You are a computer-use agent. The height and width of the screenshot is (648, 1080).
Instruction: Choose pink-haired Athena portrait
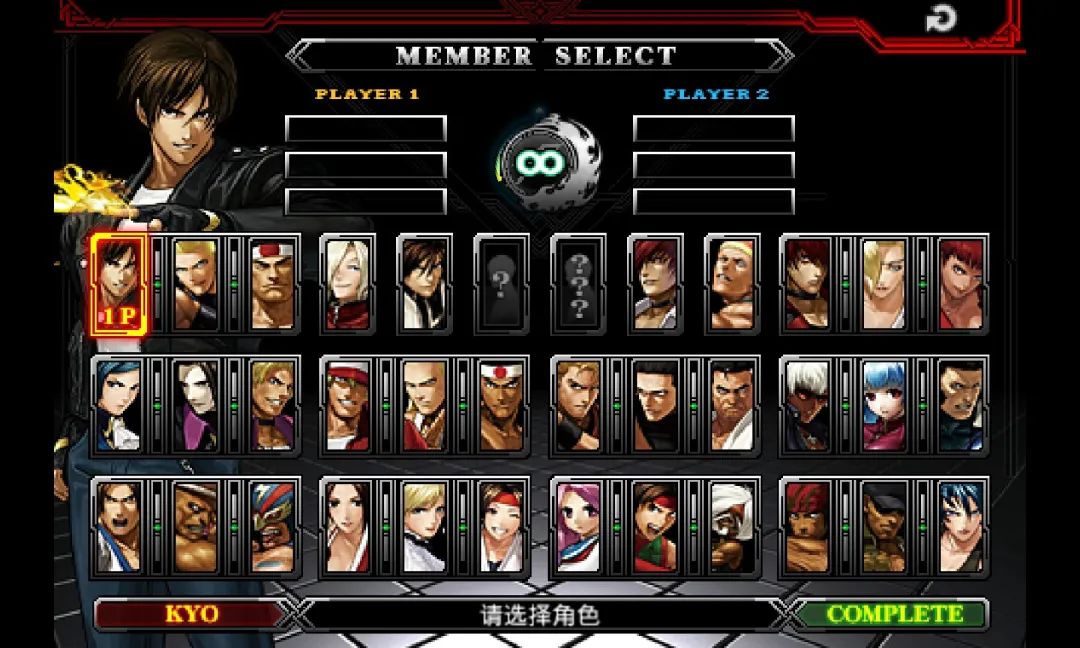point(578,527)
